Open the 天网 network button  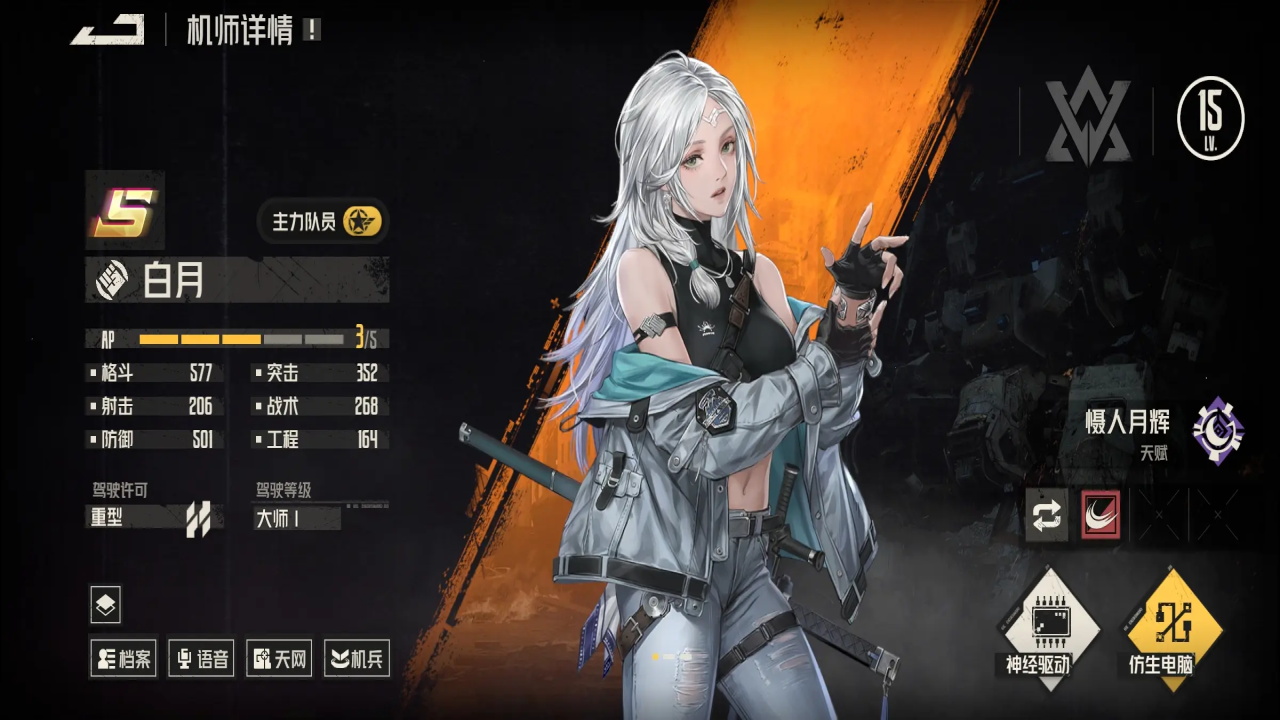point(279,658)
